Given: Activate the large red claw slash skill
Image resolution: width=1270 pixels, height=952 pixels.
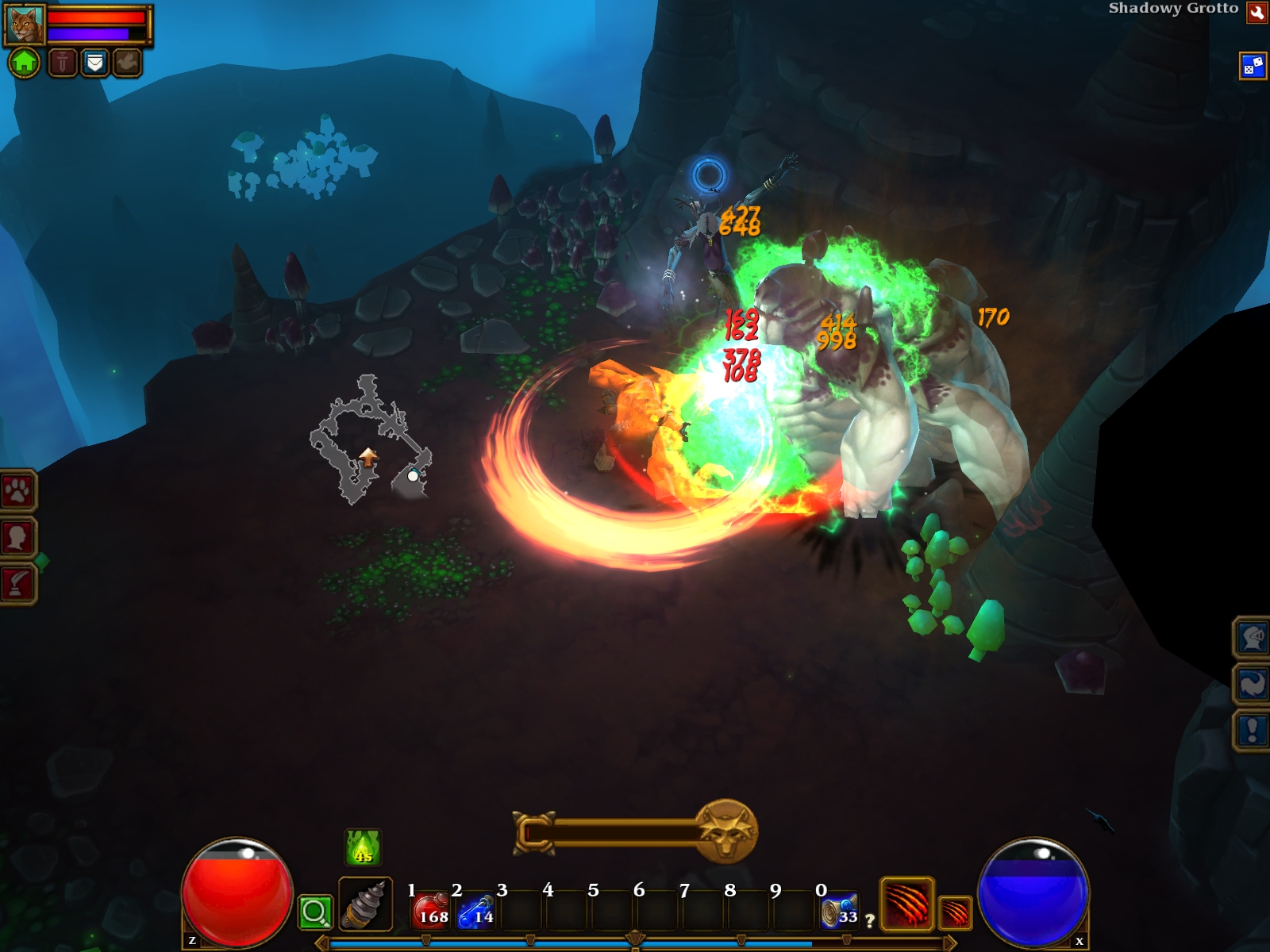Looking at the screenshot, I should point(906,904).
